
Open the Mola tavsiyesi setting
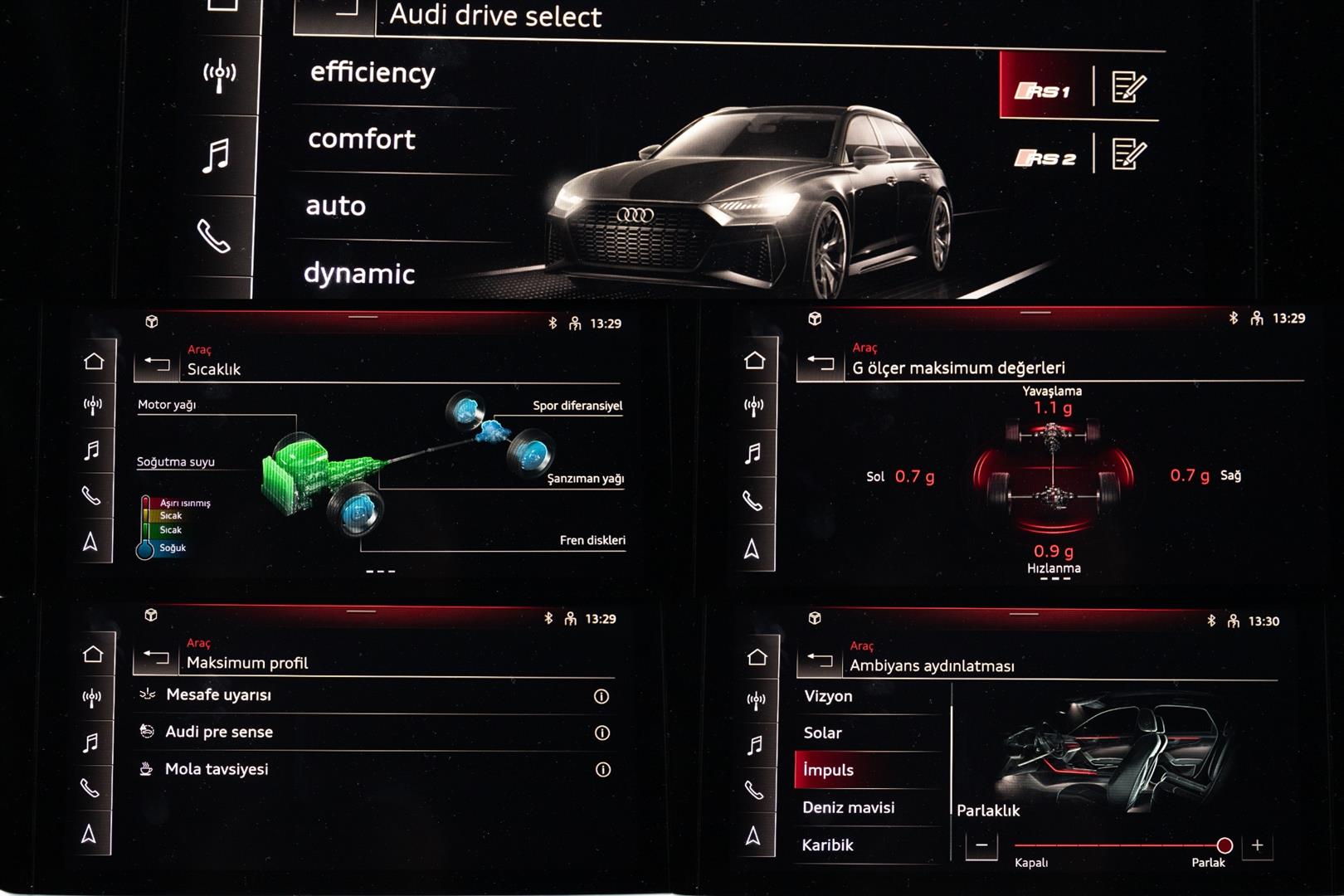(x=217, y=769)
